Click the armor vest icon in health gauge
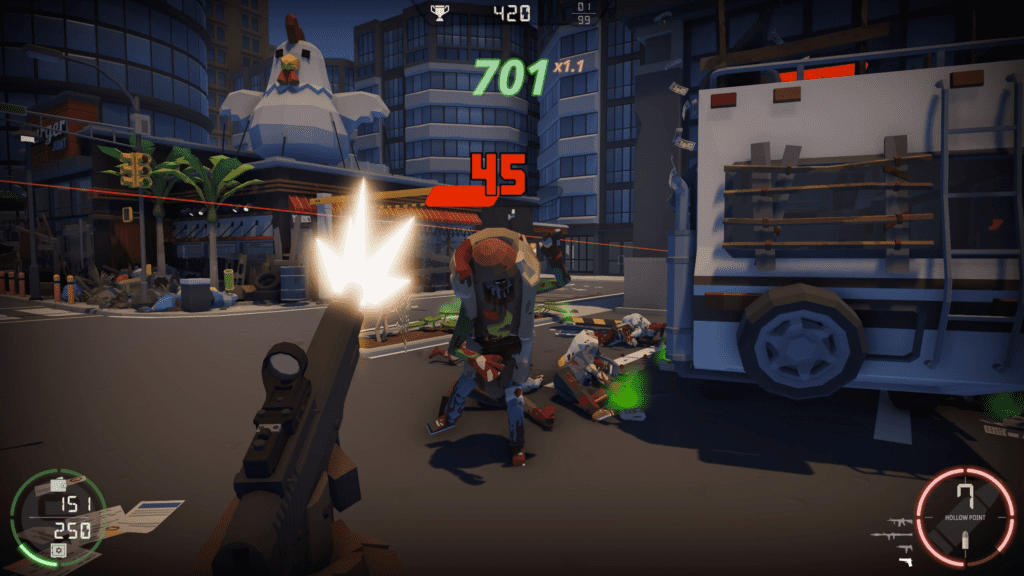This screenshot has height=576, width=1024. 58,485
